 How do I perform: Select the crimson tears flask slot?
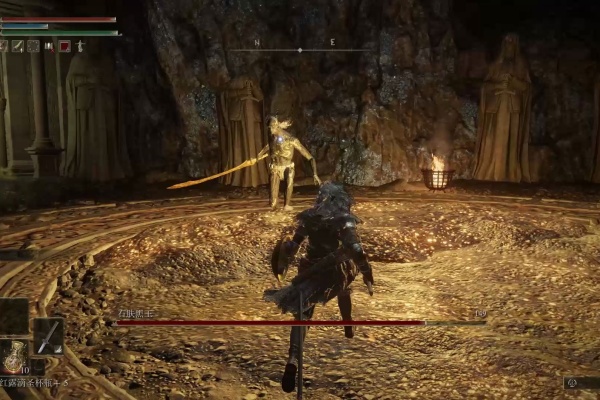pos(14,357)
